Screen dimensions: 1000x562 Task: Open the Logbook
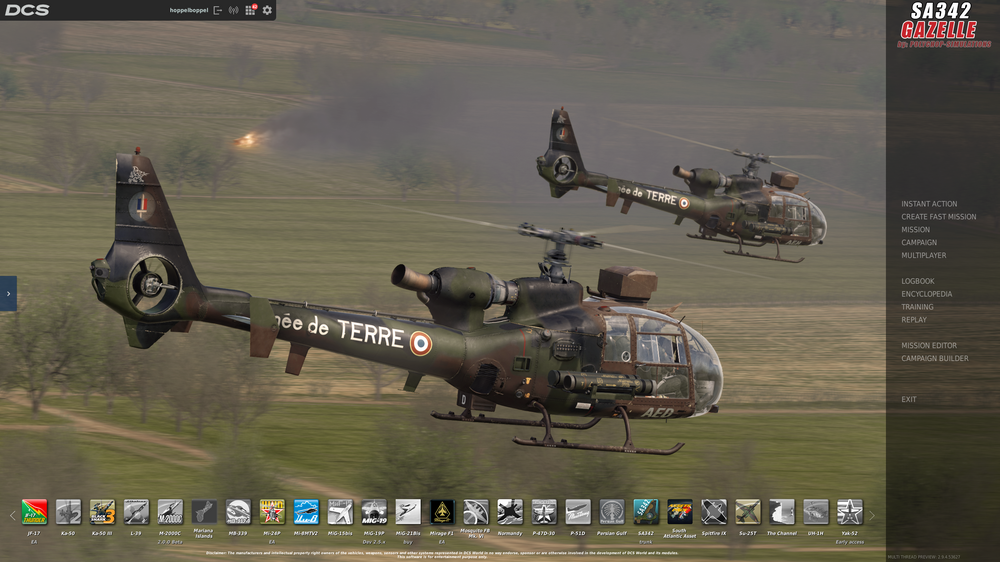(x=917, y=282)
